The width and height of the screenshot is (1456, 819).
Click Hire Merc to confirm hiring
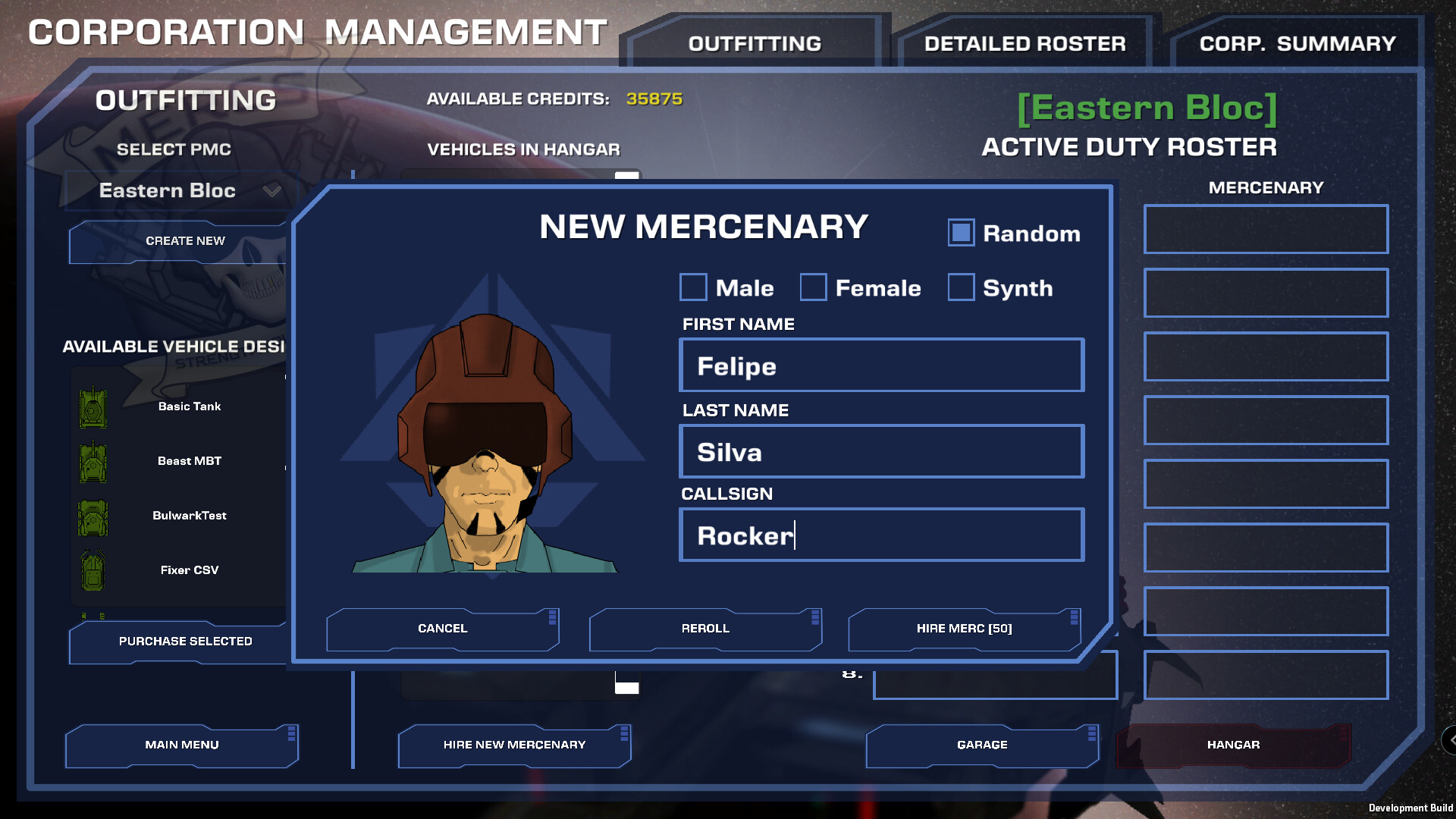tap(964, 629)
